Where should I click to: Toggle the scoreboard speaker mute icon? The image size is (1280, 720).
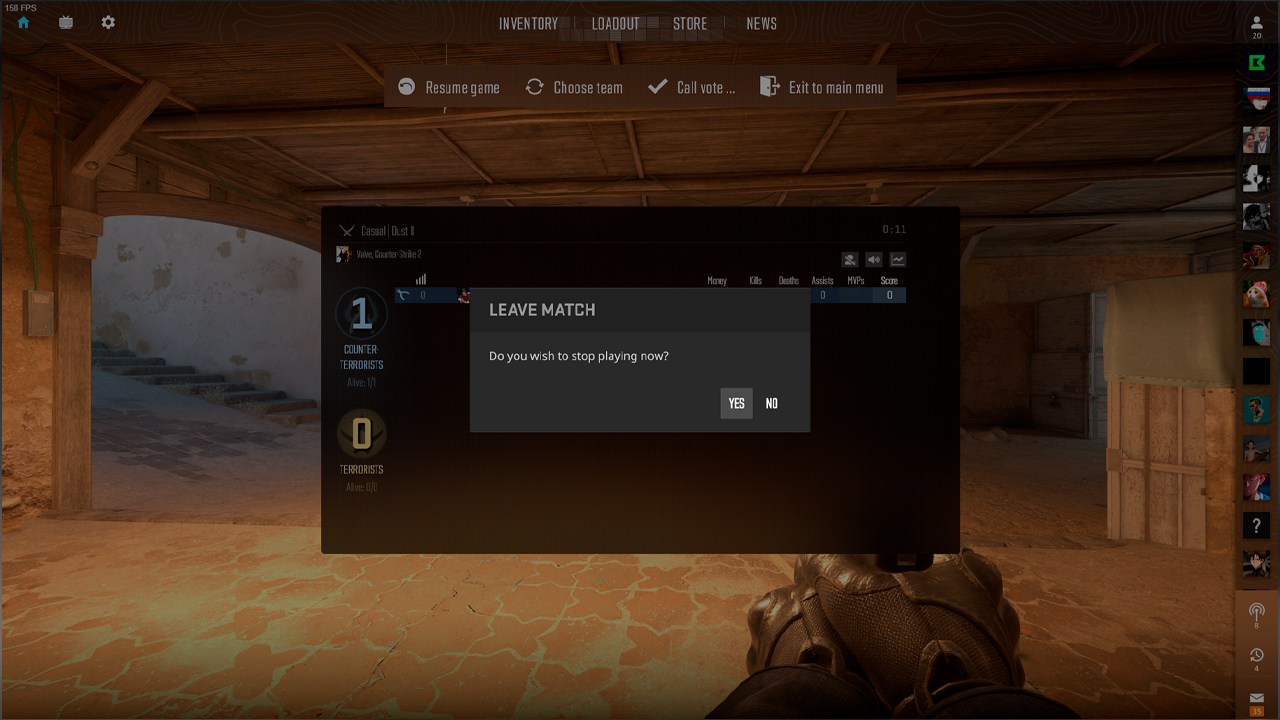874,260
